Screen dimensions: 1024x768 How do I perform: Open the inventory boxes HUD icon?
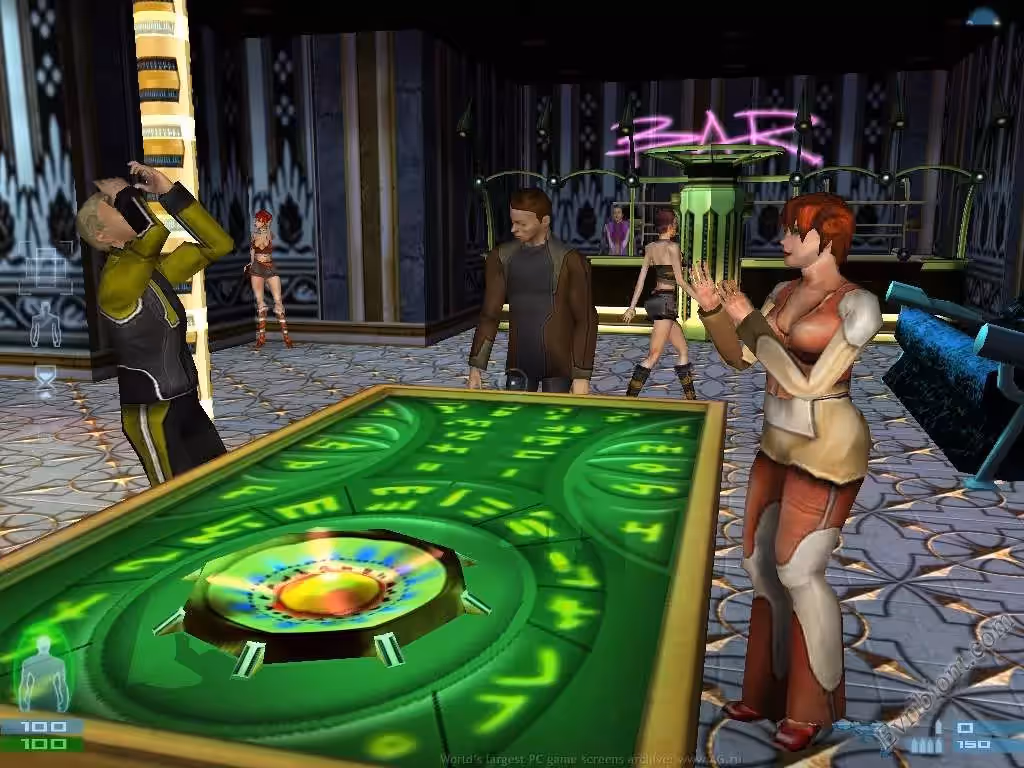44,266
